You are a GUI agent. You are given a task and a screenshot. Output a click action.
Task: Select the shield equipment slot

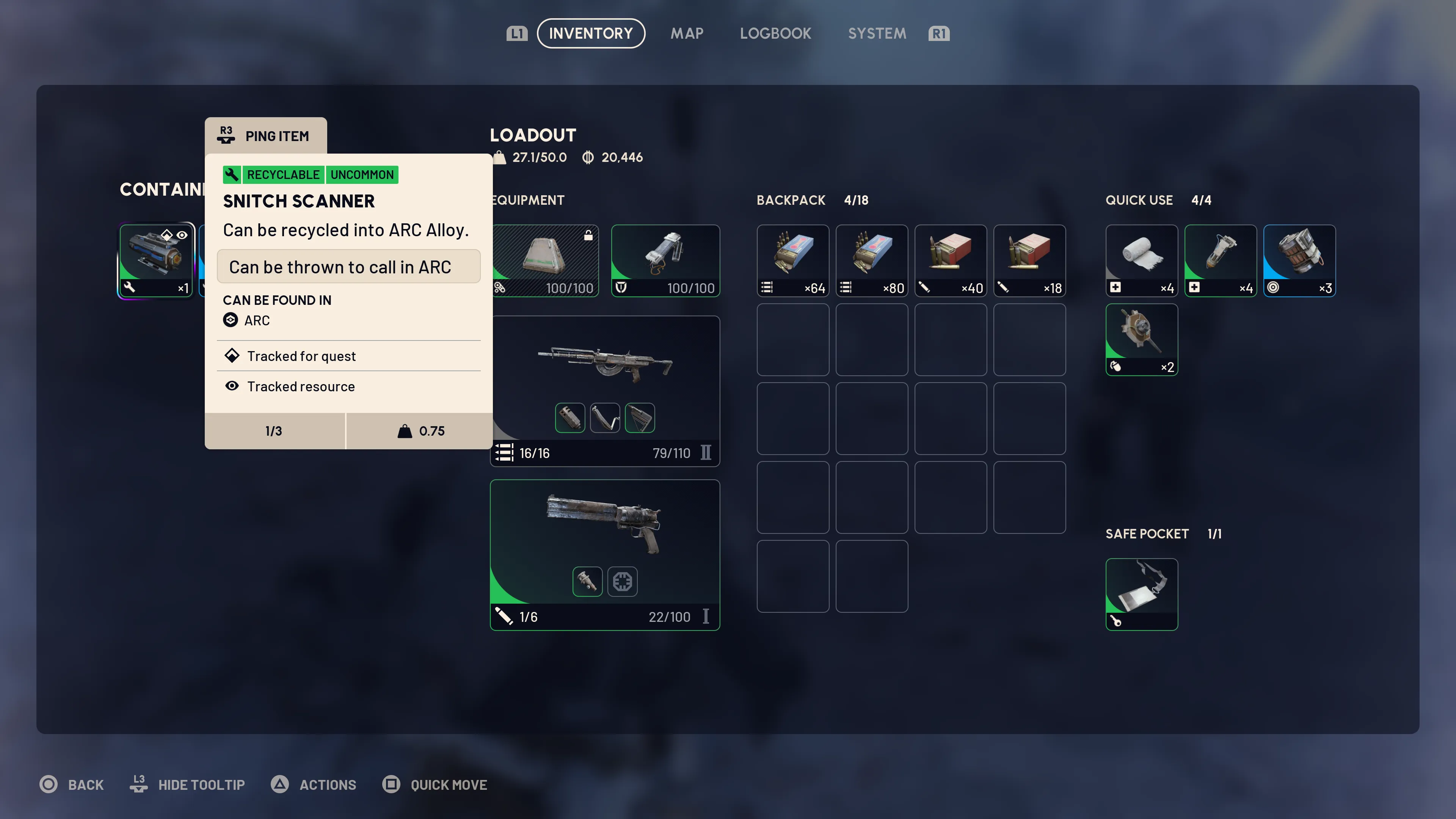pyautogui.click(x=665, y=260)
